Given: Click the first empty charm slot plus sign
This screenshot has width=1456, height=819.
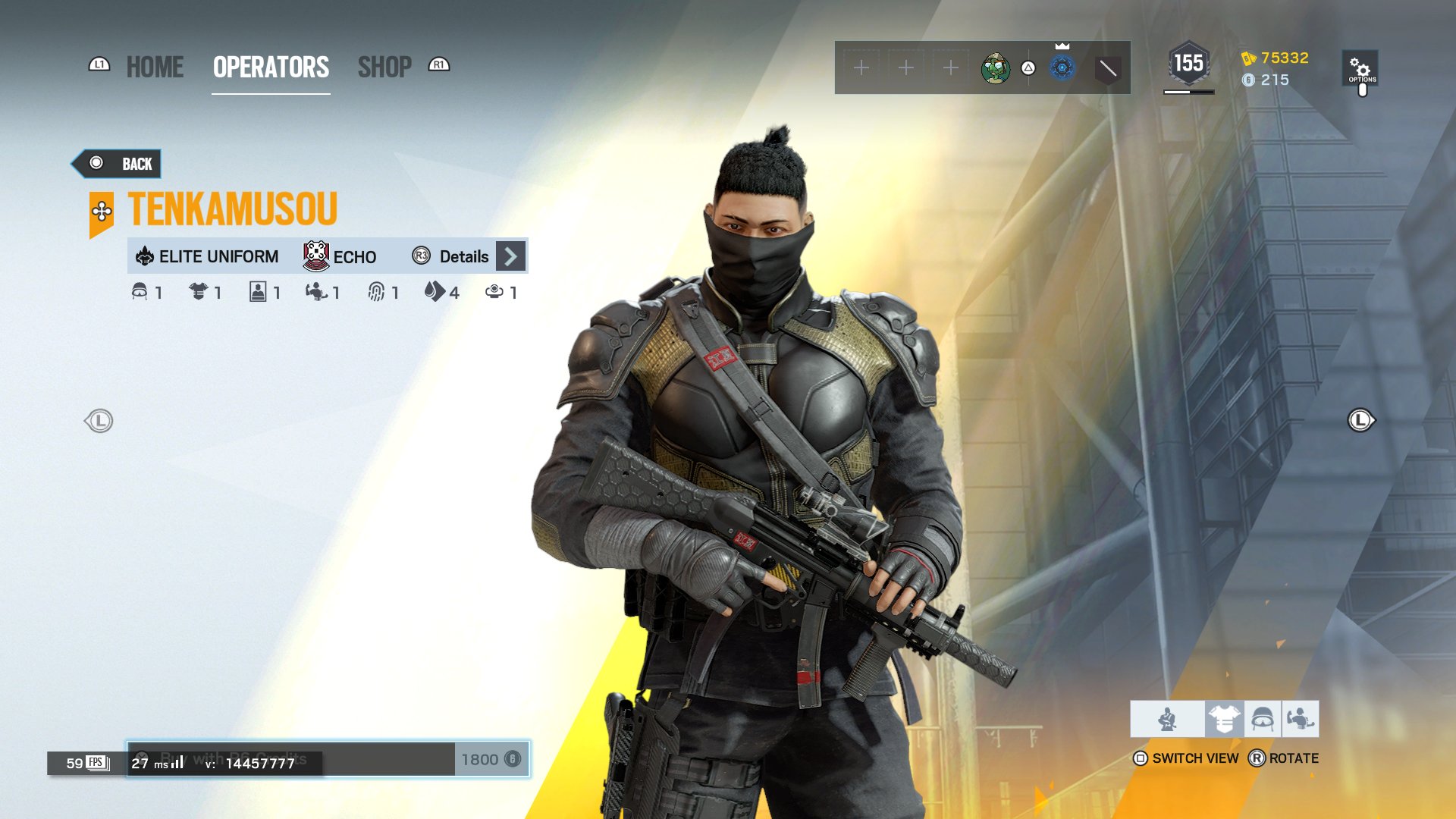Looking at the screenshot, I should tap(861, 68).
